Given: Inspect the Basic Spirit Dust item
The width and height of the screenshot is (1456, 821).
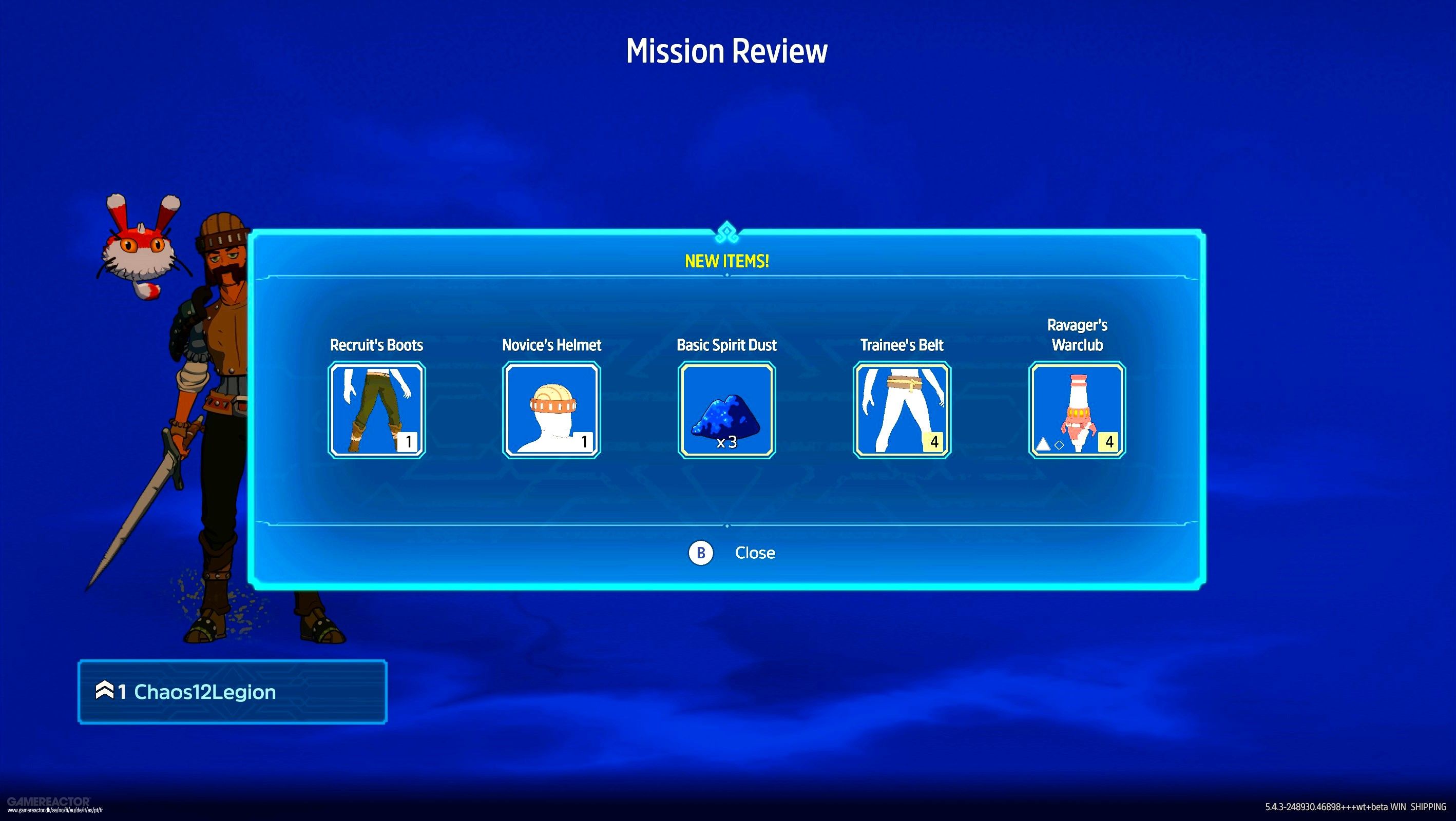Looking at the screenshot, I should [726, 409].
